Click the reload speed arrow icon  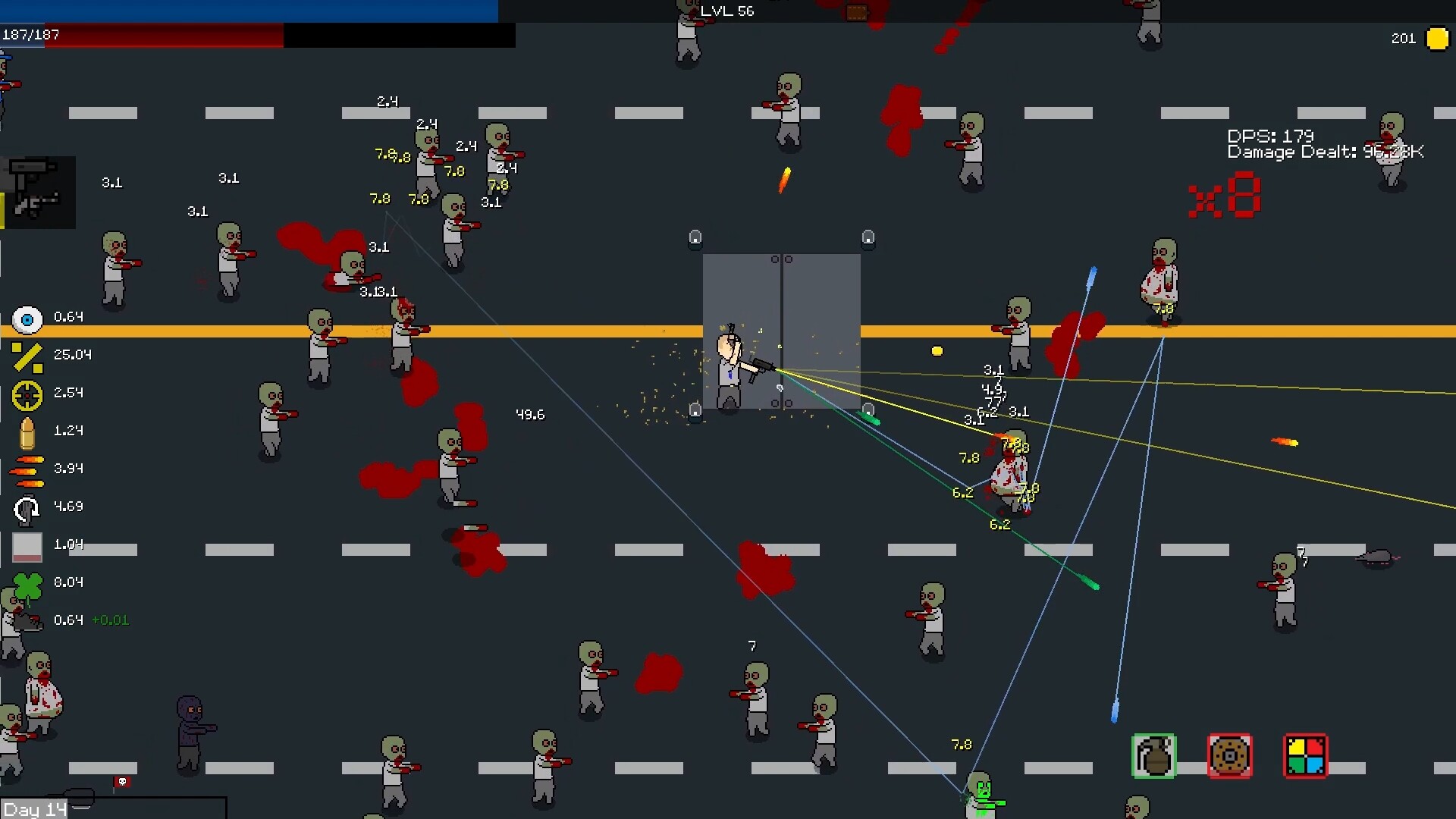(x=27, y=507)
